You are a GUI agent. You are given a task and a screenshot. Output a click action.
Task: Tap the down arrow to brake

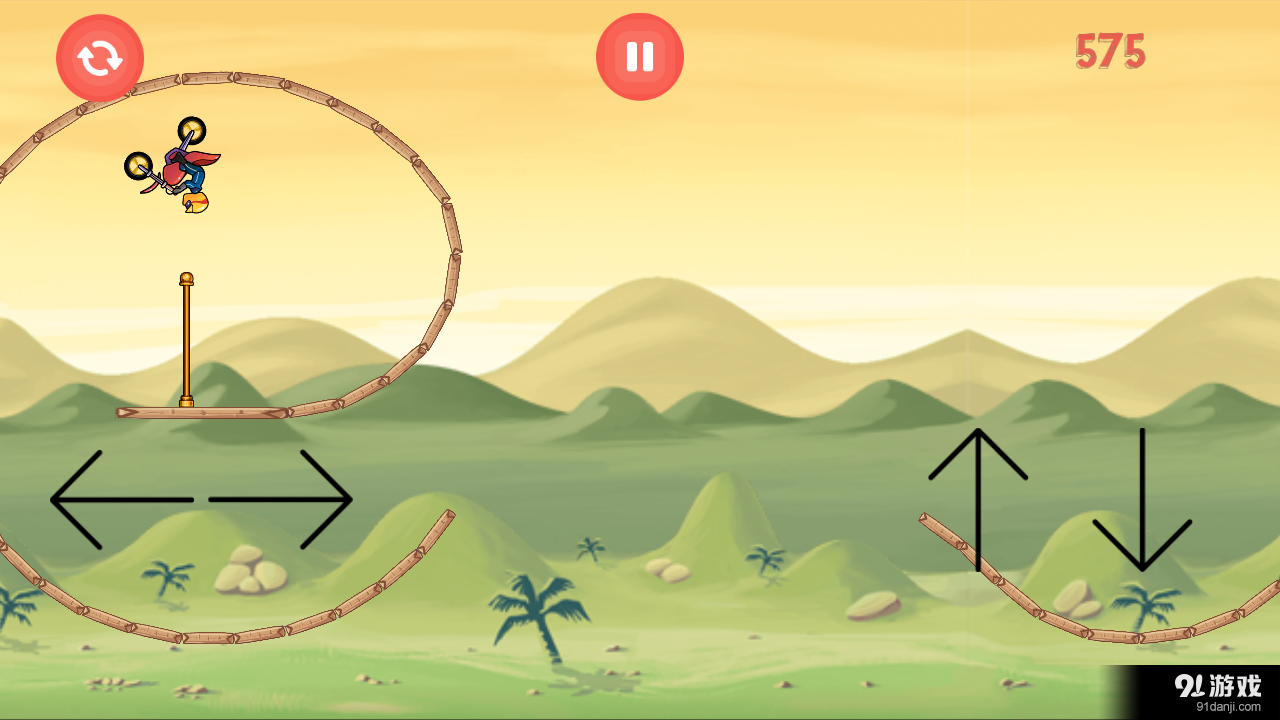coord(1143,500)
